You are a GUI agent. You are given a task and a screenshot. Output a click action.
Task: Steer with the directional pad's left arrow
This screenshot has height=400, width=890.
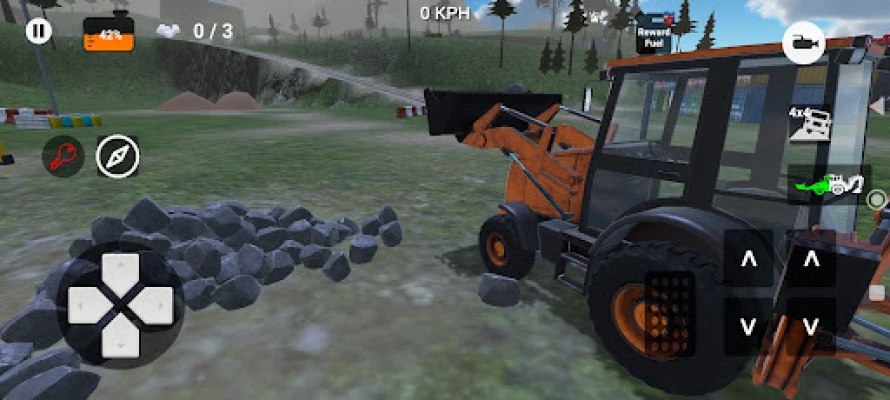click(84, 305)
